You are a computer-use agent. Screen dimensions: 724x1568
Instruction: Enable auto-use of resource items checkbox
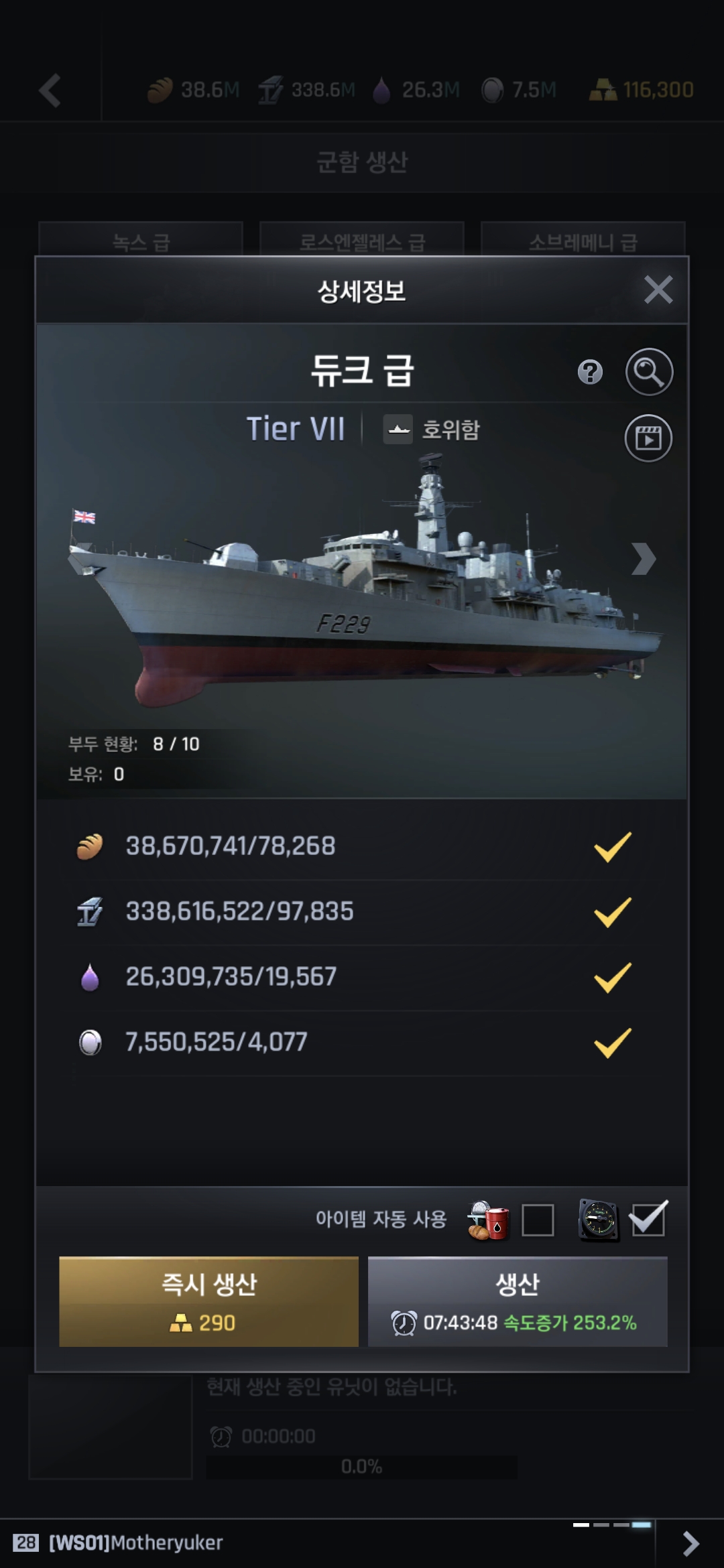538,1220
